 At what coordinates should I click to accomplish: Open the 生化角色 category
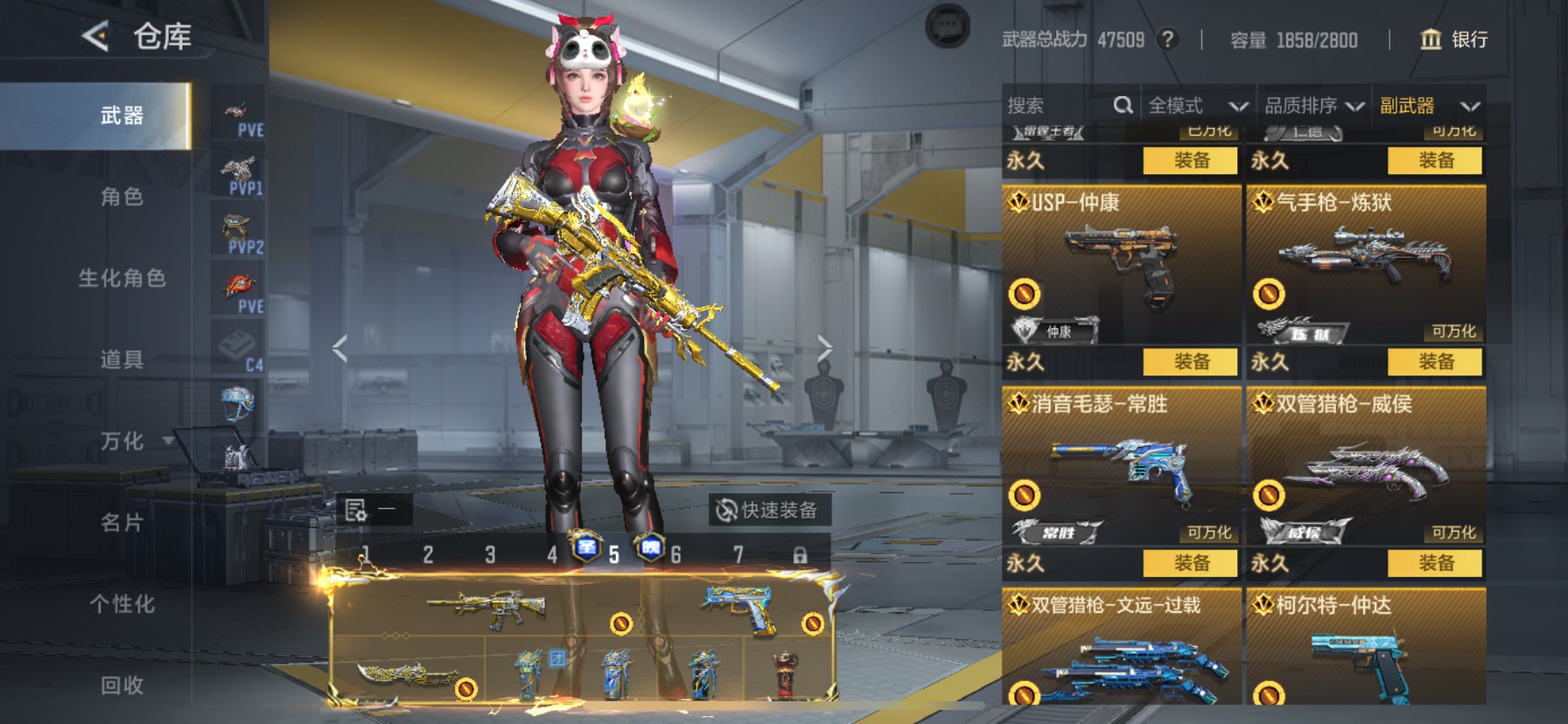(122, 278)
